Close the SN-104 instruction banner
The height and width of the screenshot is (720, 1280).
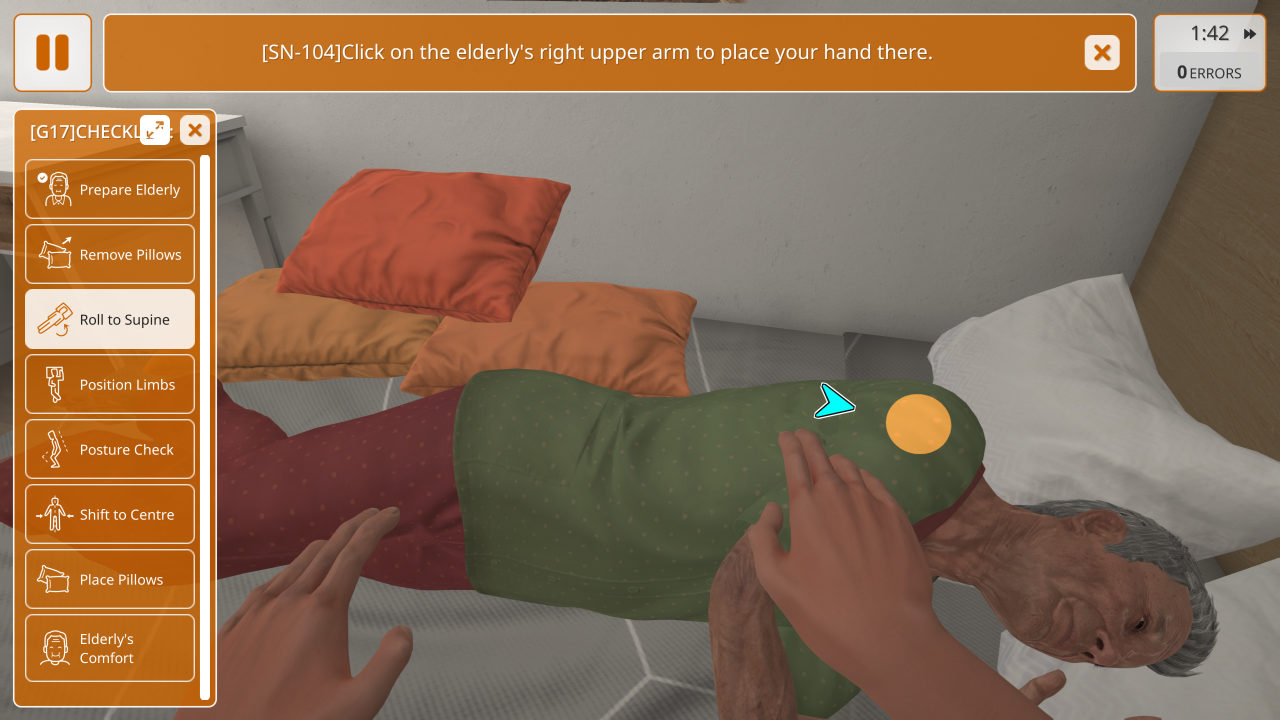coord(1102,52)
